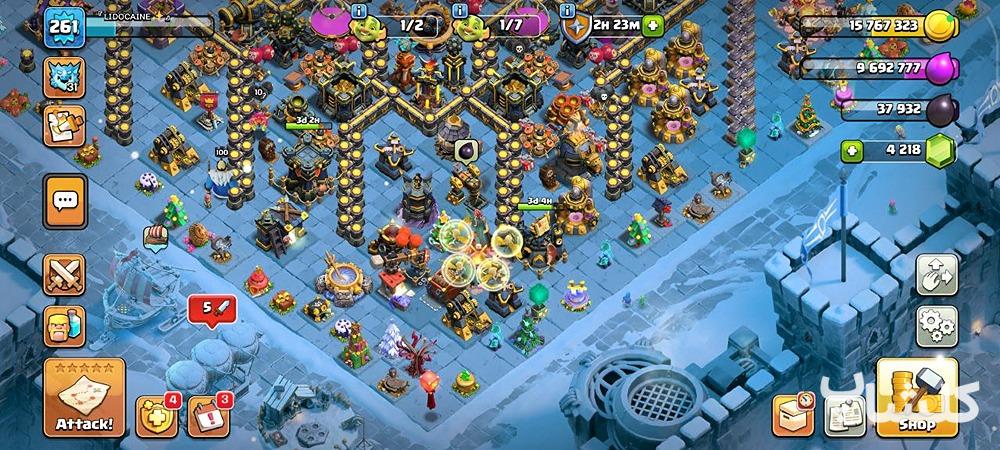This screenshot has width=1000, height=450.
Task: Click the player level 261 badge
Action: point(62,25)
